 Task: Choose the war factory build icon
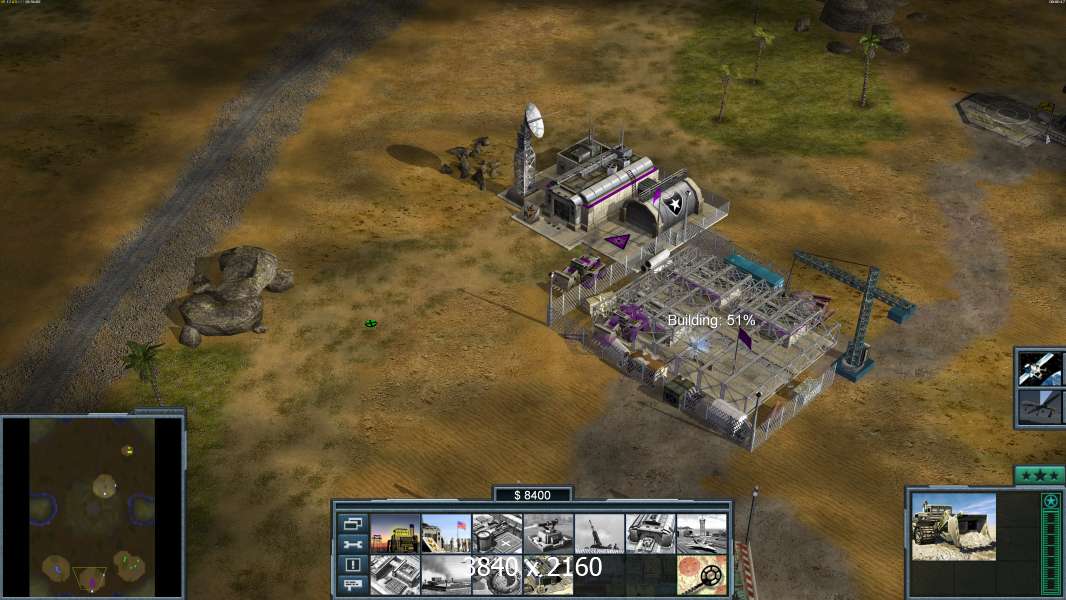pyautogui.click(x=650, y=533)
